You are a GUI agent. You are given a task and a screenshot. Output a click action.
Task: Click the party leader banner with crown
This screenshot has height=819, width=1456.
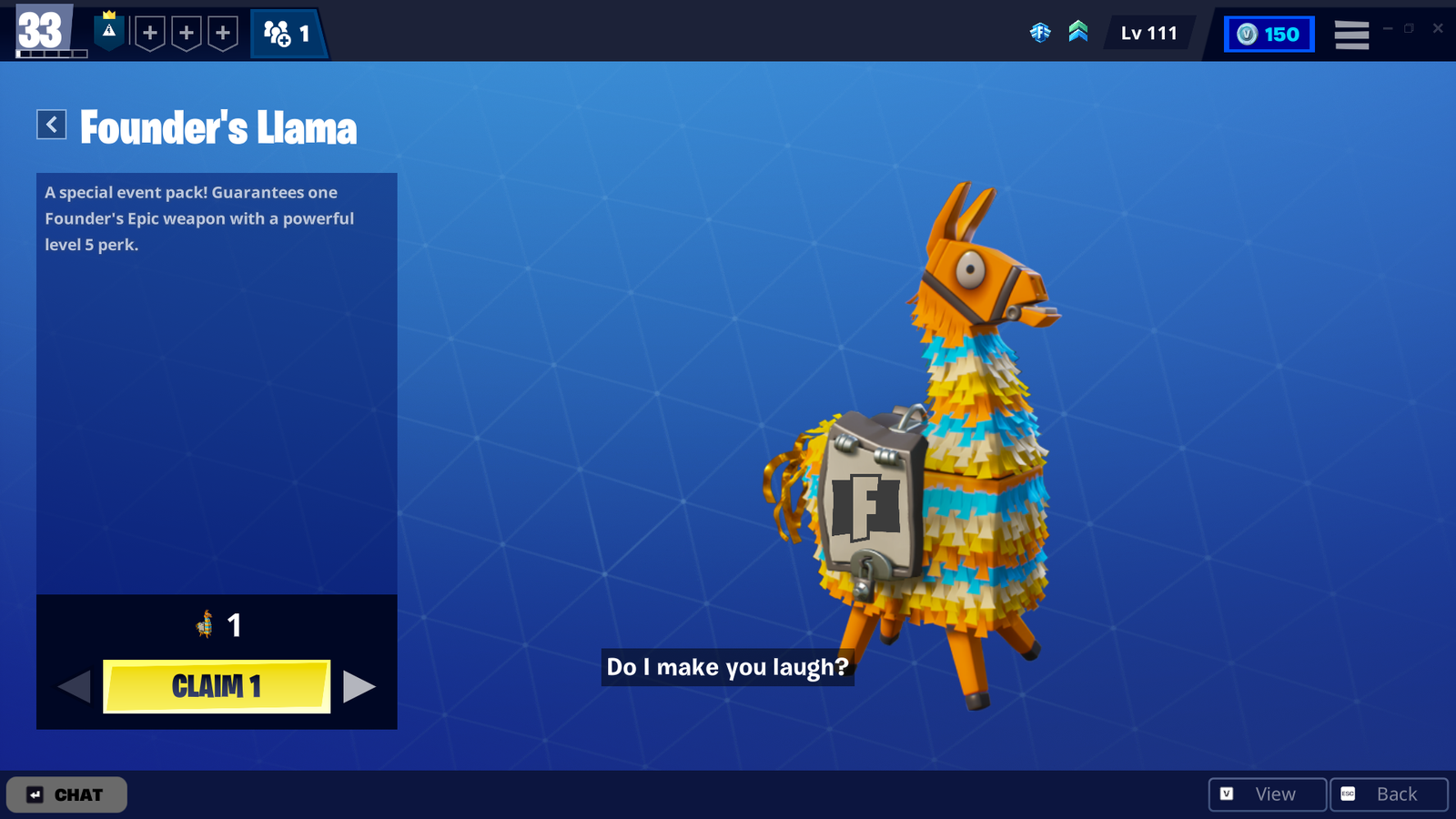[109, 32]
